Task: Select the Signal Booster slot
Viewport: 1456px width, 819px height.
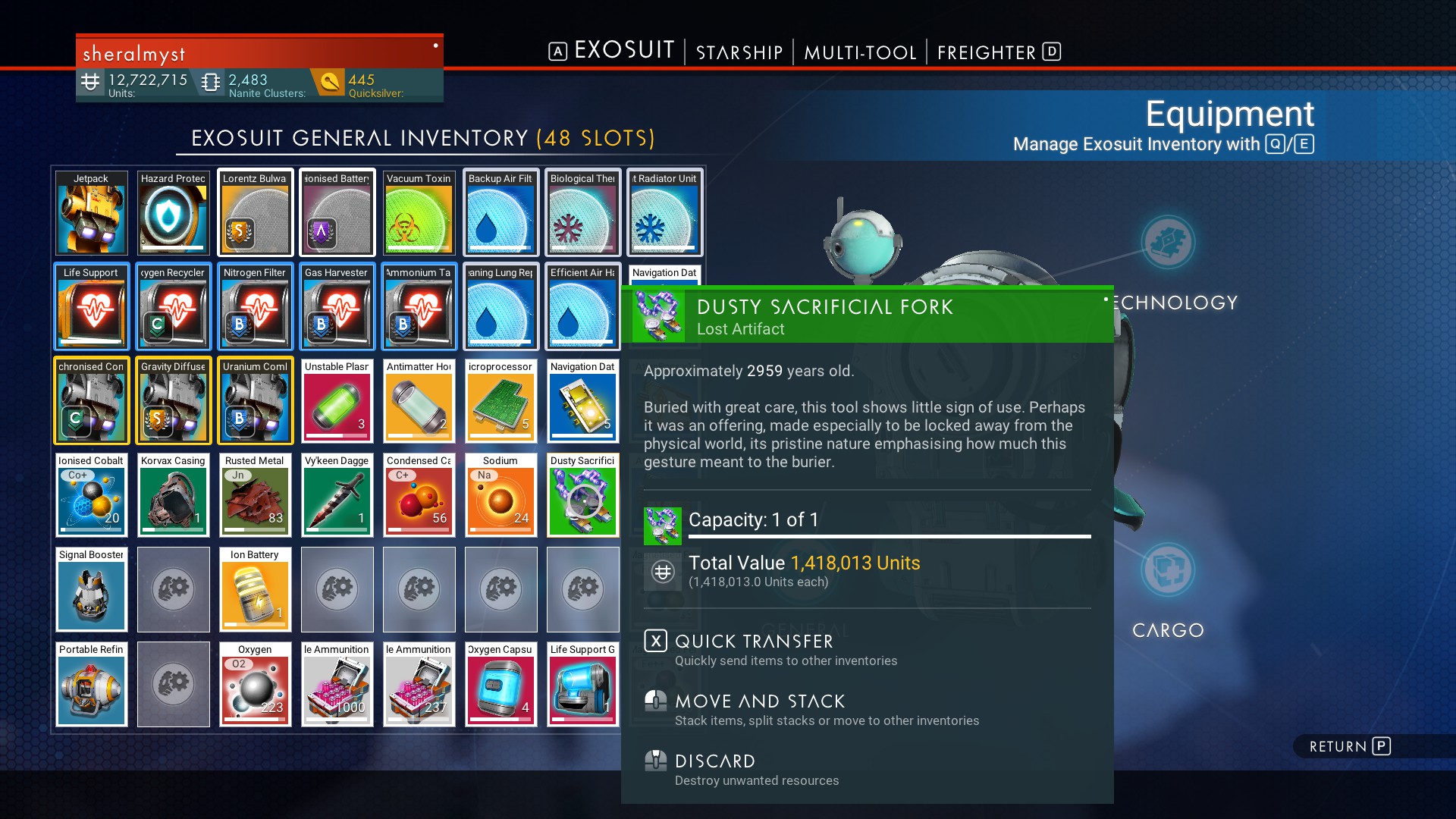Action: tap(91, 589)
